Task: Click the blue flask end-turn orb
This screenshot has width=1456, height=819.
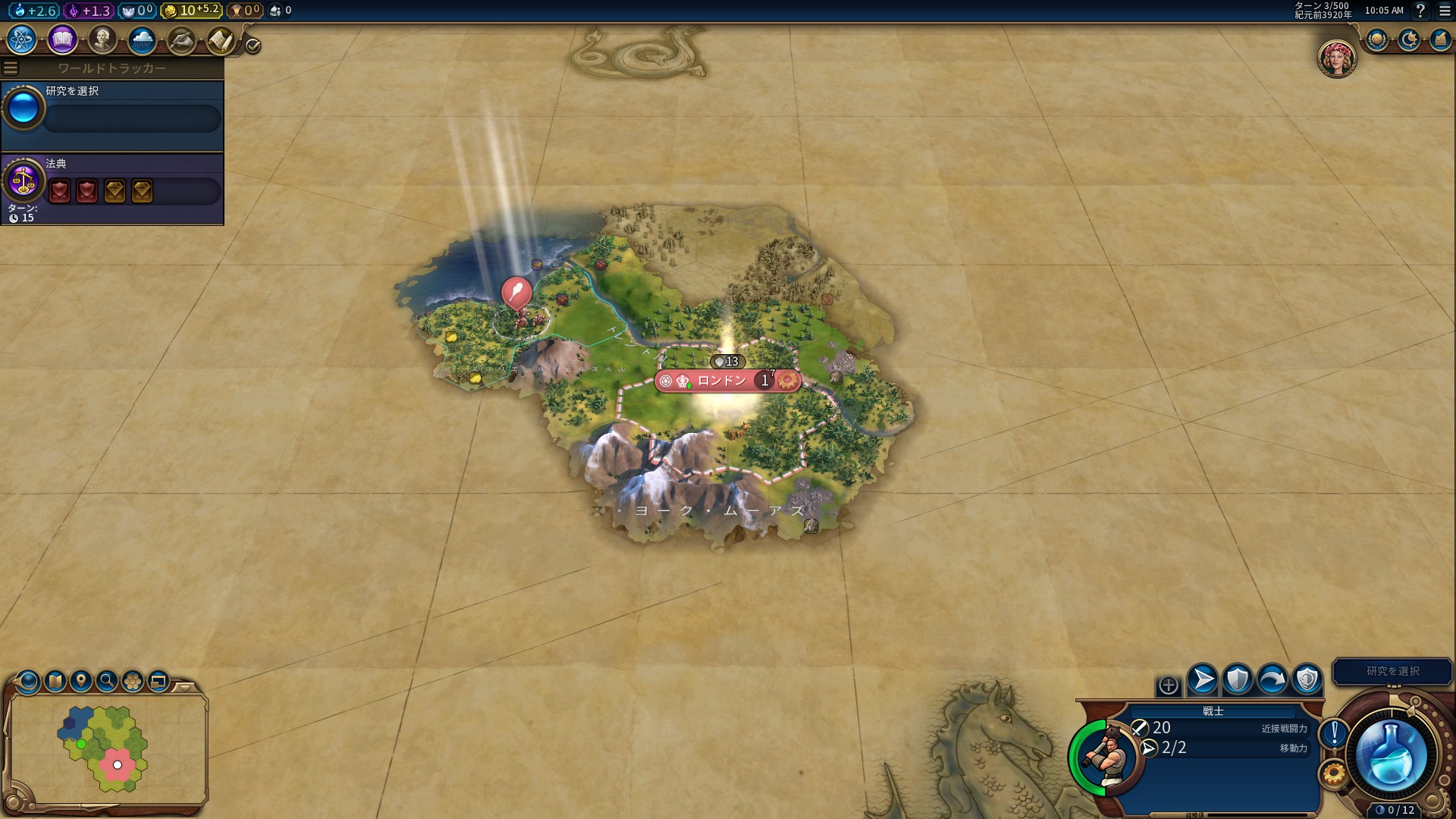Action: pos(1391,755)
